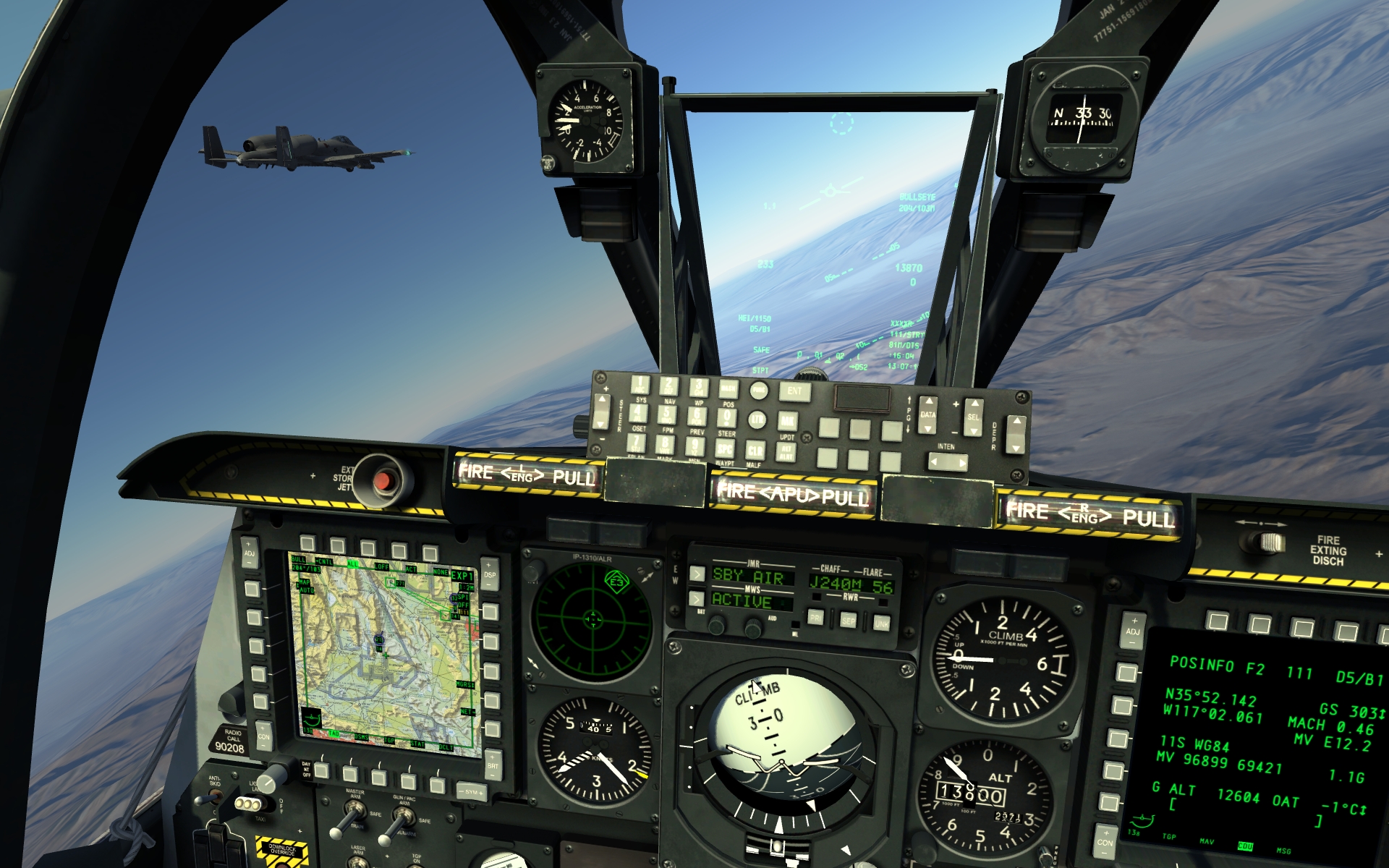Cycle the MWS setting arrow on the CMSP

(x=697, y=599)
